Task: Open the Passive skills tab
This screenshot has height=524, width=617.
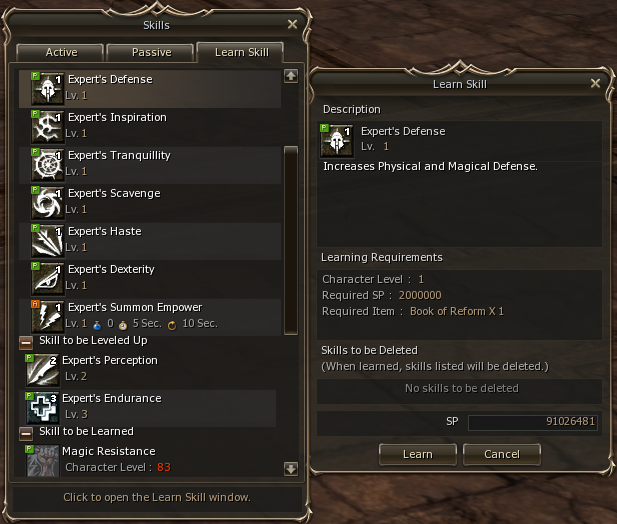Action: coord(151,52)
